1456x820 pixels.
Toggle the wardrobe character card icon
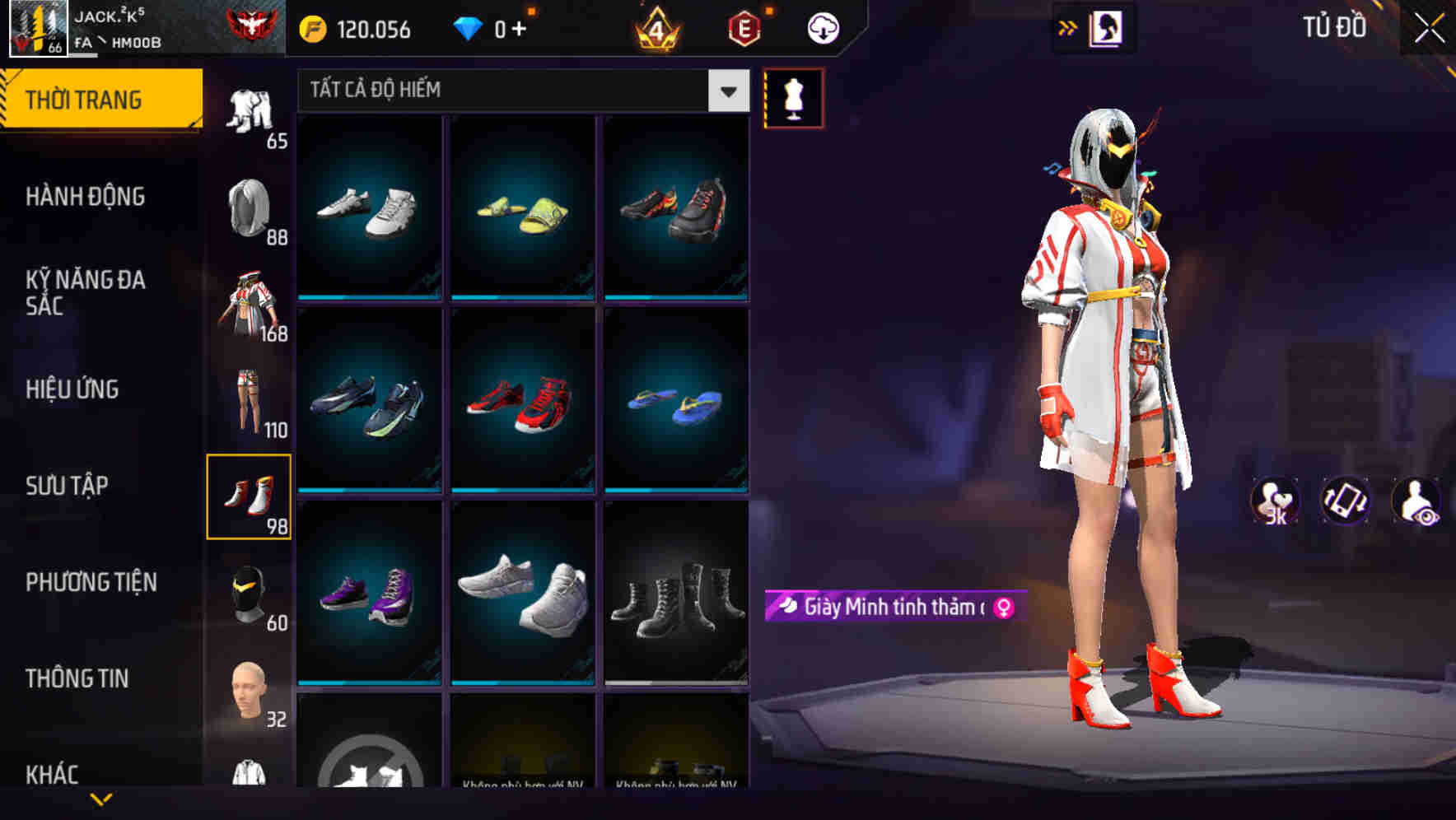click(1105, 27)
